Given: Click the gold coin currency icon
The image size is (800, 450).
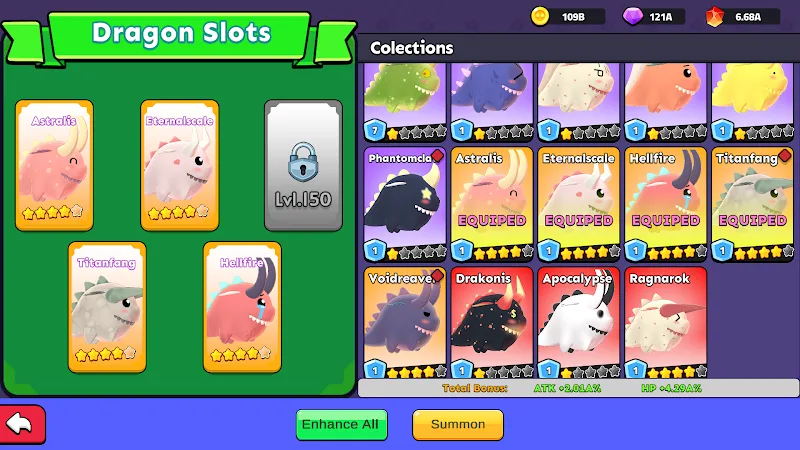Looking at the screenshot, I should click(541, 16).
